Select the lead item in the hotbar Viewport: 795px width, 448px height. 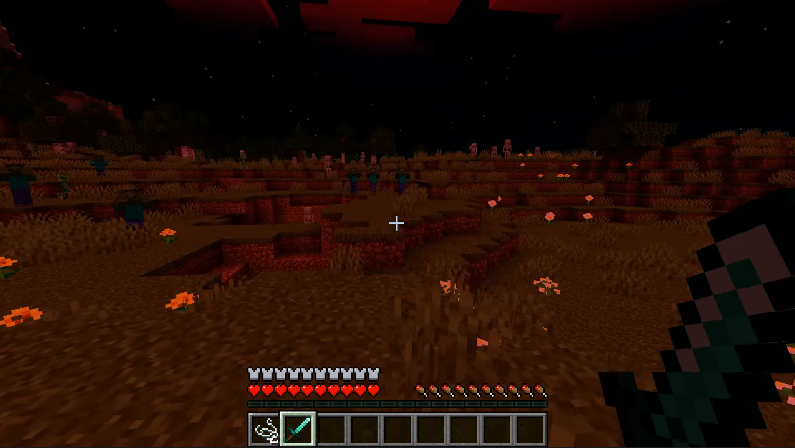pos(265,429)
